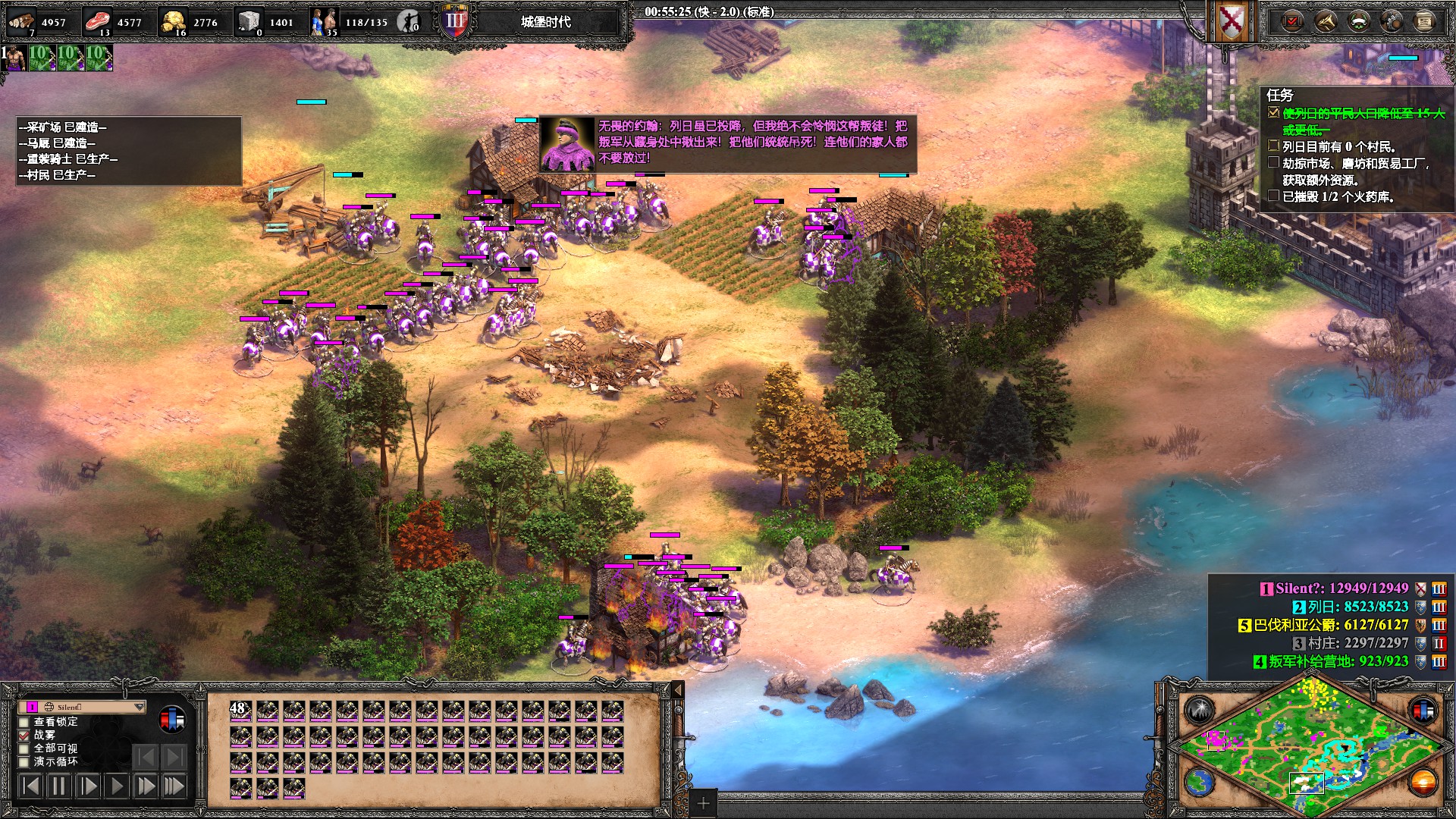Click the sunset globe button by minimap

[x=1423, y=782]
